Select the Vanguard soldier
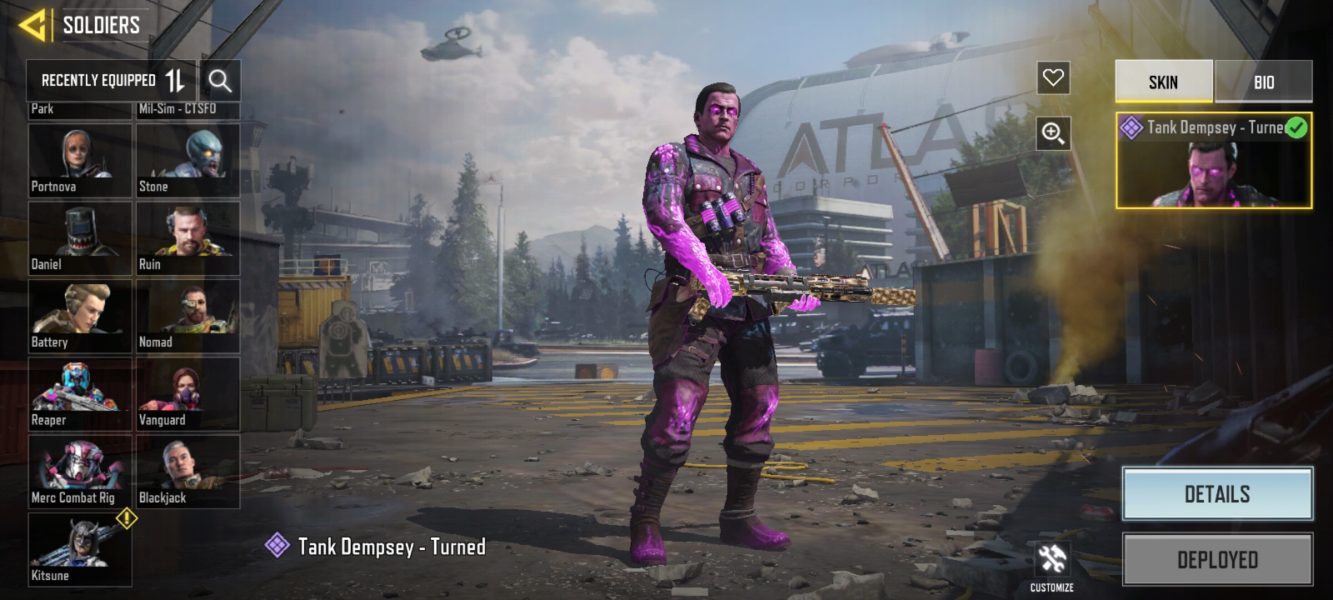Viewport: 1333px width, 600px height. [188, 393]
